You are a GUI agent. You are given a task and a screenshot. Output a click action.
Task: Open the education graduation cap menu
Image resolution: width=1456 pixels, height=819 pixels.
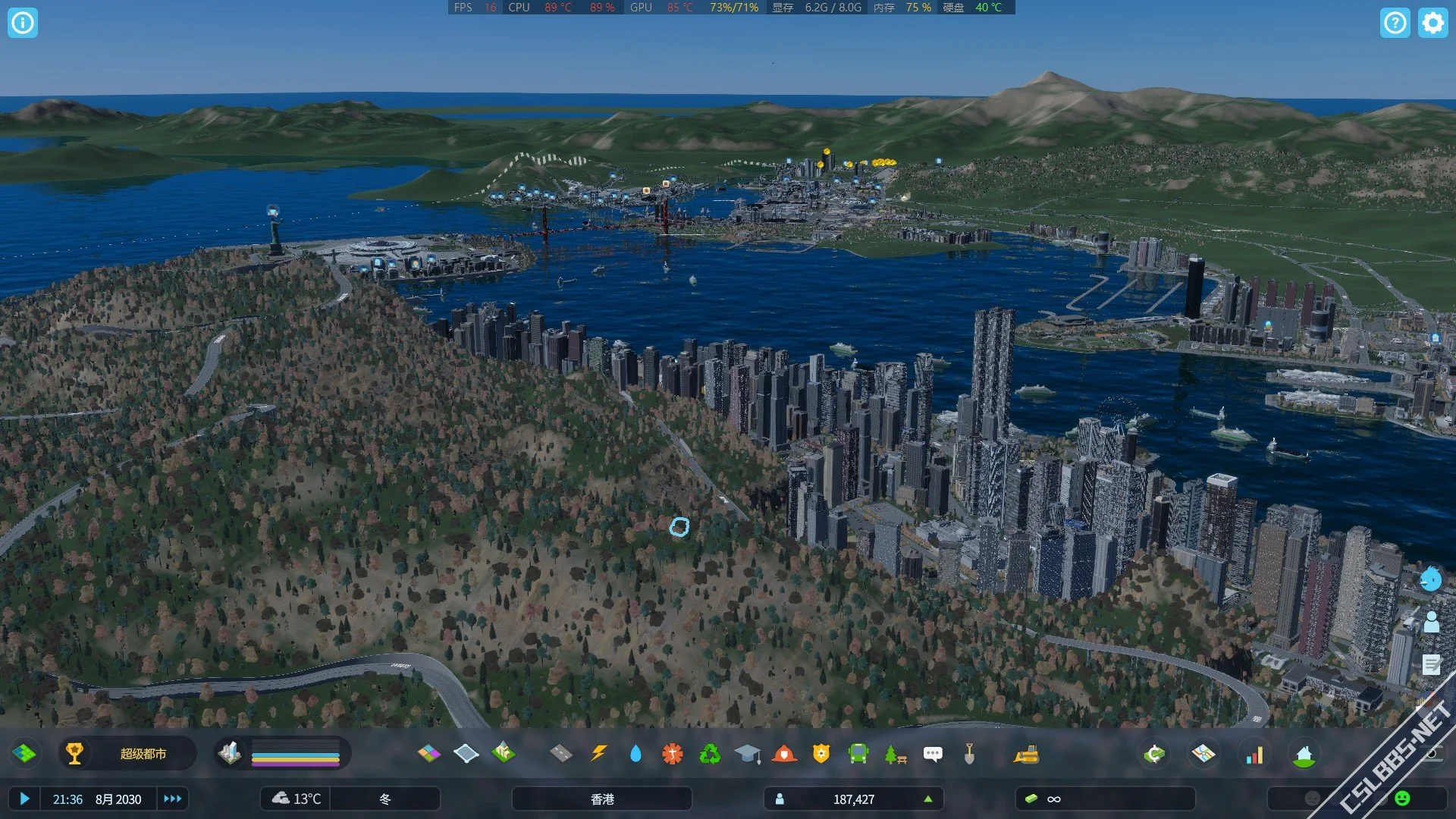(x=747, y=754)
